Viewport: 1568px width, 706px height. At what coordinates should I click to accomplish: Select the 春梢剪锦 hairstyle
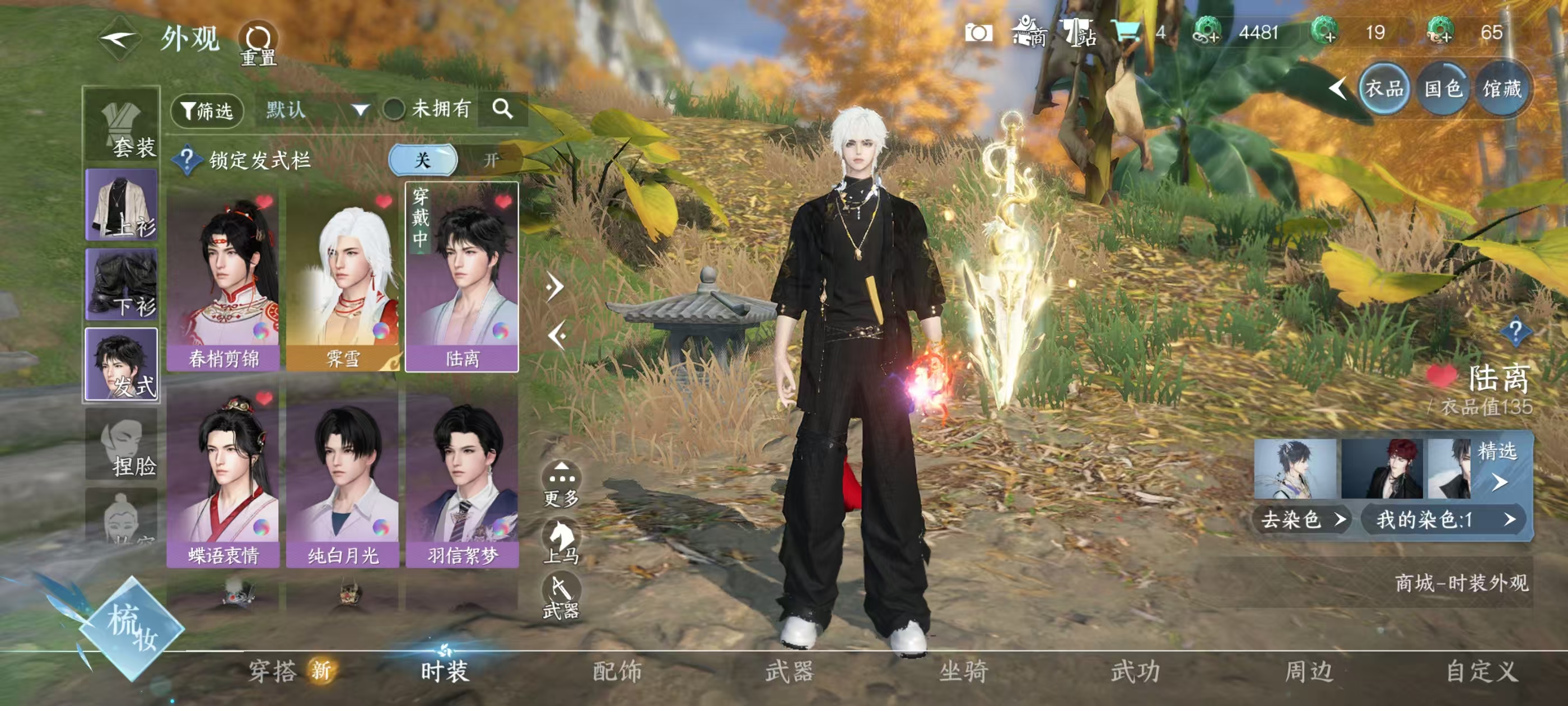[223, 277]
